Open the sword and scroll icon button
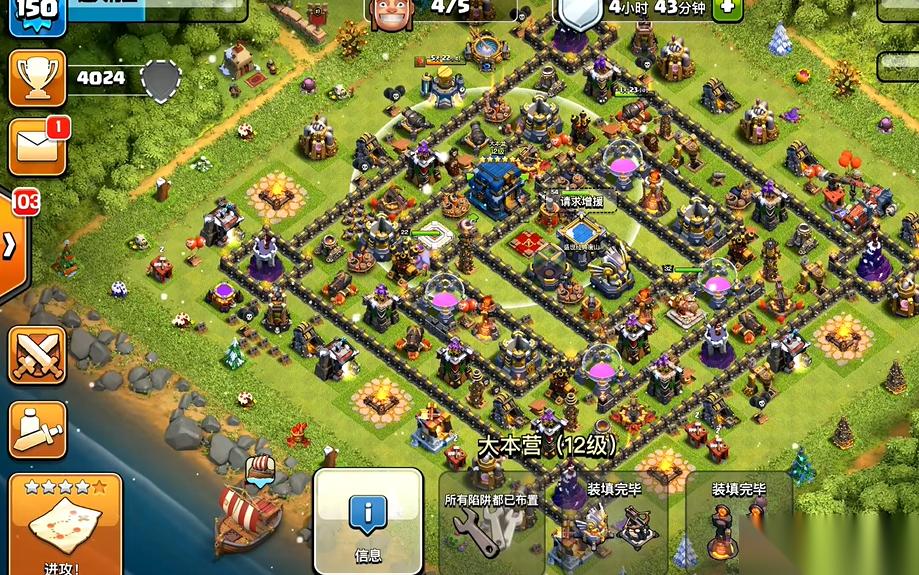The image size is (919, 575). pyautogui.click(x=37, y=429)
